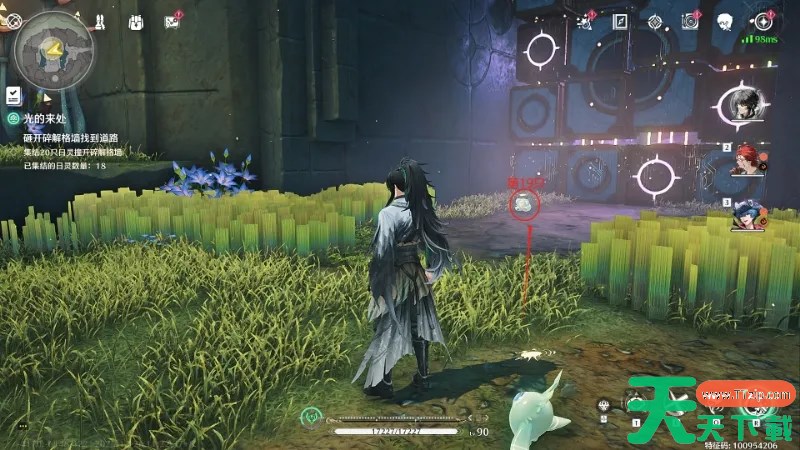The image size is (800, 450).
Task: Switch to the blue-haired team member portrait
Action: (x=746, y=213)
